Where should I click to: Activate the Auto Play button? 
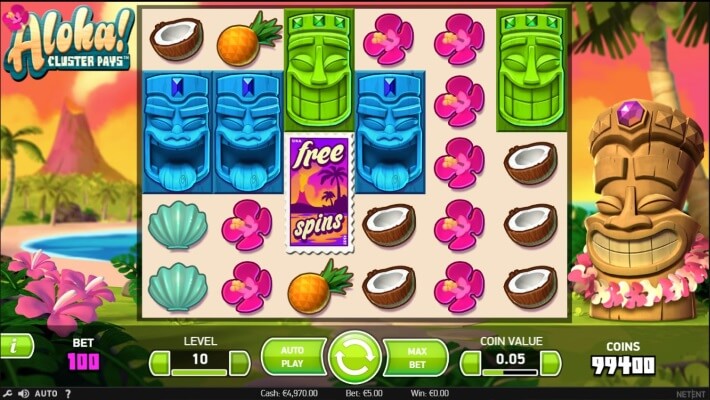click(x=292, y=357)
